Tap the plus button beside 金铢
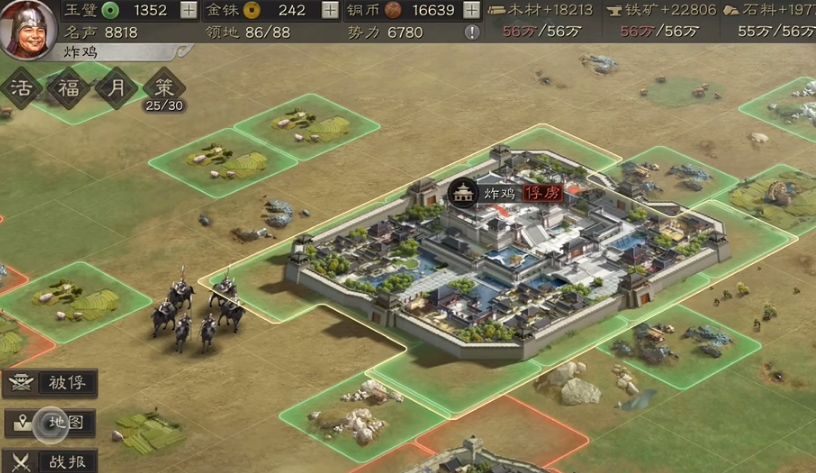Image resolution: width=816 pixels, height=473 pixels. pos(331,11)
